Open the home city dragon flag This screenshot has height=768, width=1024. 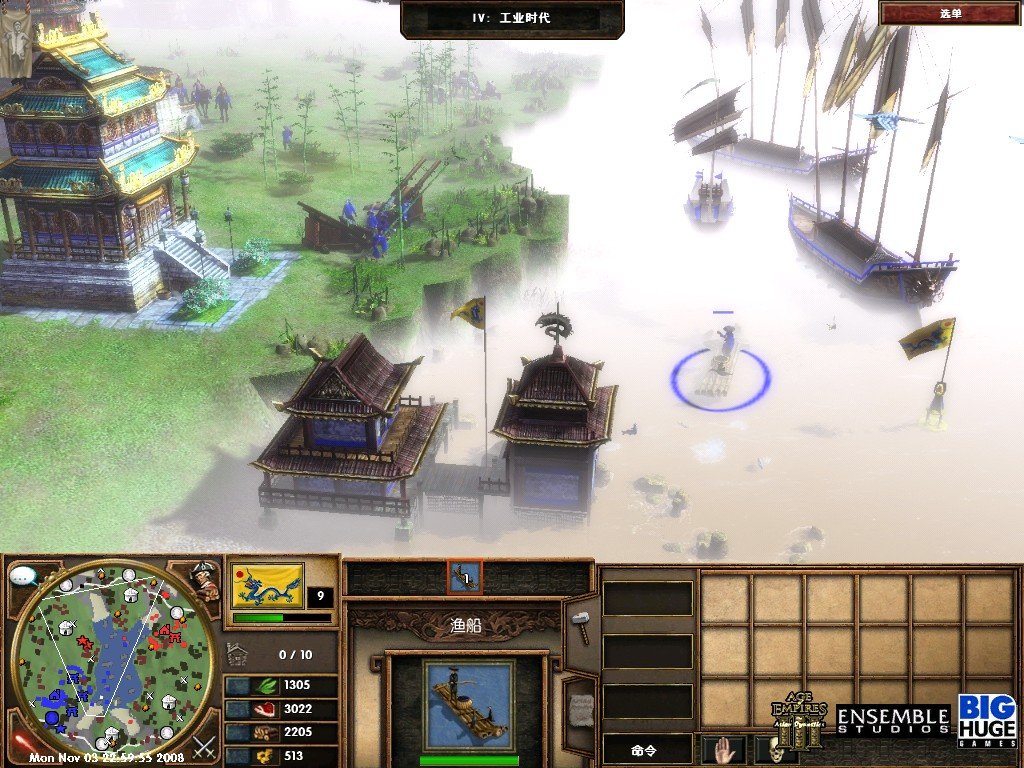tap(267, 586)
